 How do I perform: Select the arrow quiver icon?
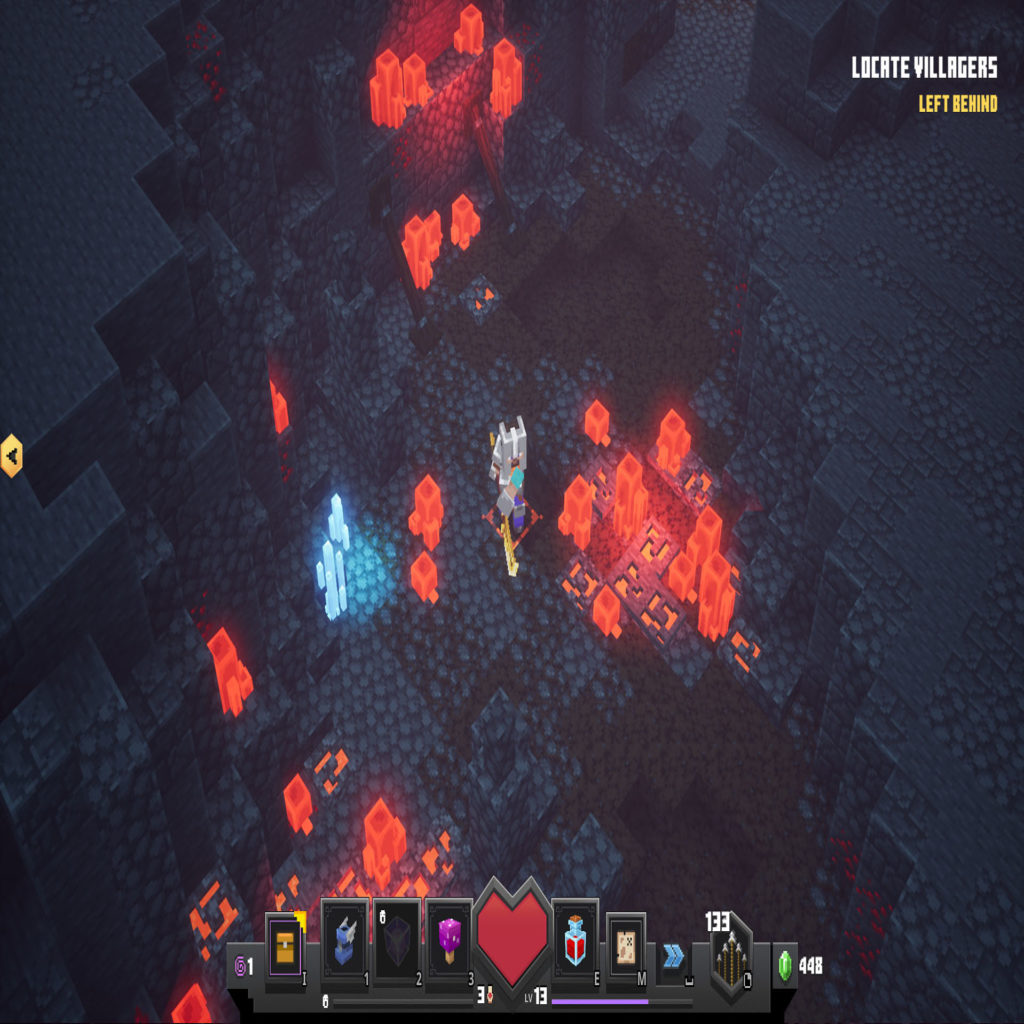point(730,957)
